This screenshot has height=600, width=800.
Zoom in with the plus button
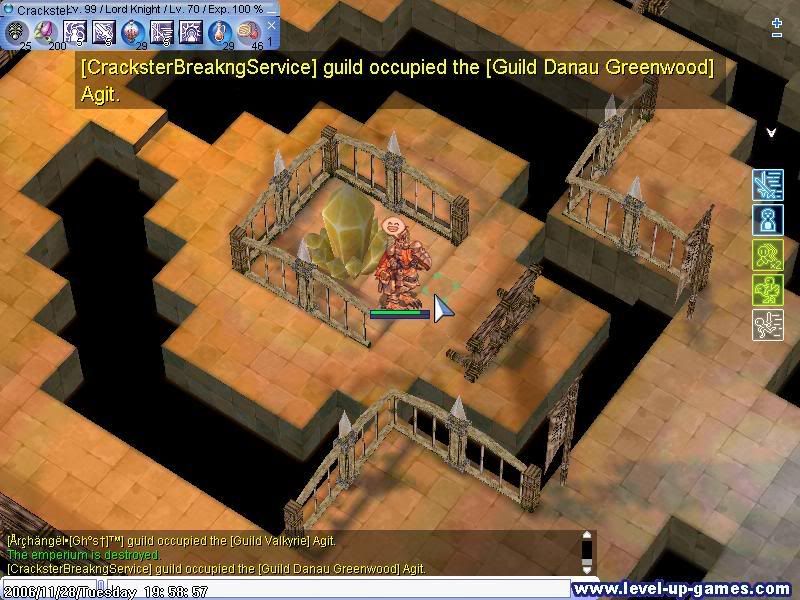pyautogui.click(x=777, y=22)
